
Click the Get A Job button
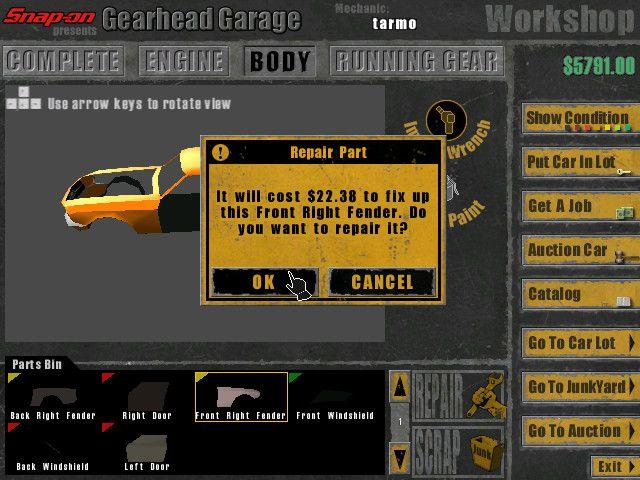tap(579, 206)
